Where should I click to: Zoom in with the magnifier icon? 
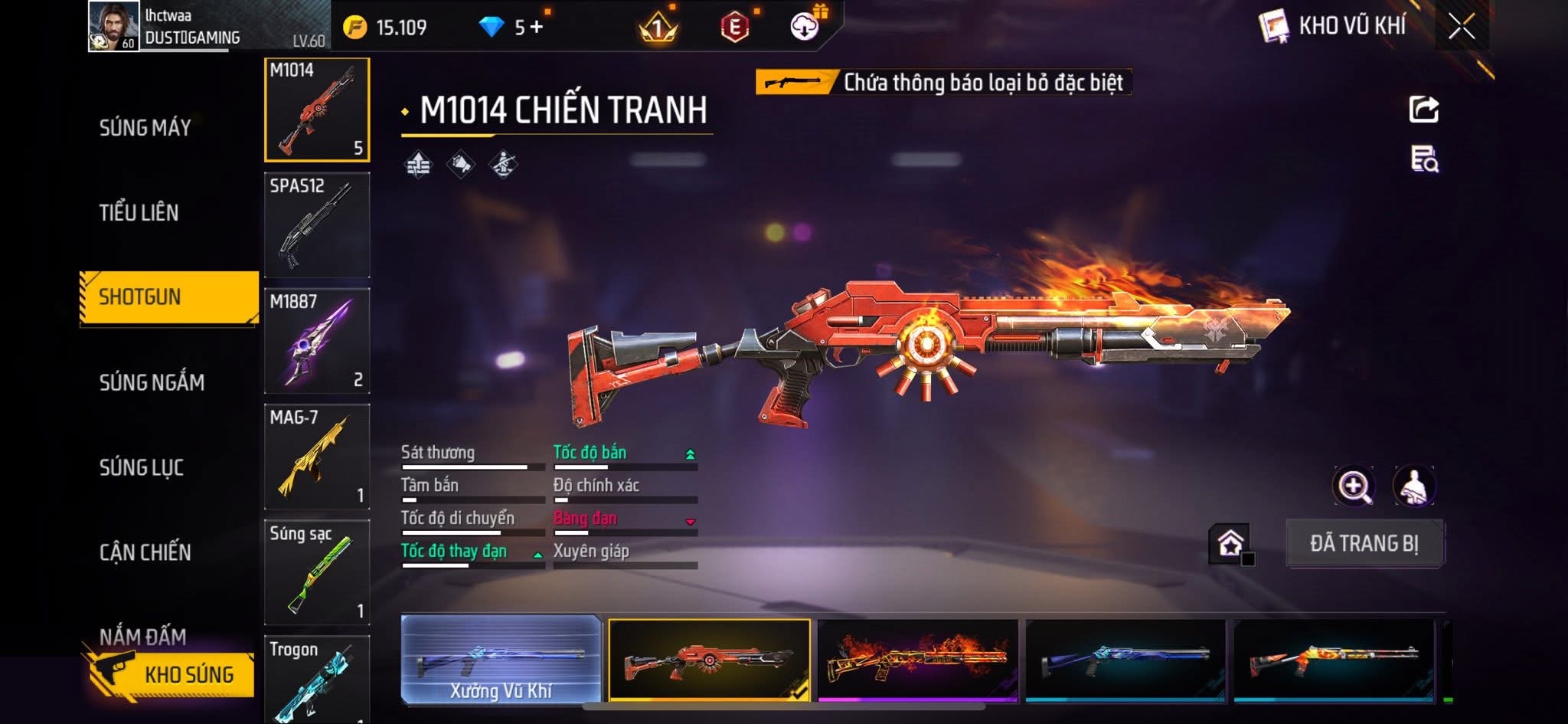pyautogui.click(x=1354, y=486)
